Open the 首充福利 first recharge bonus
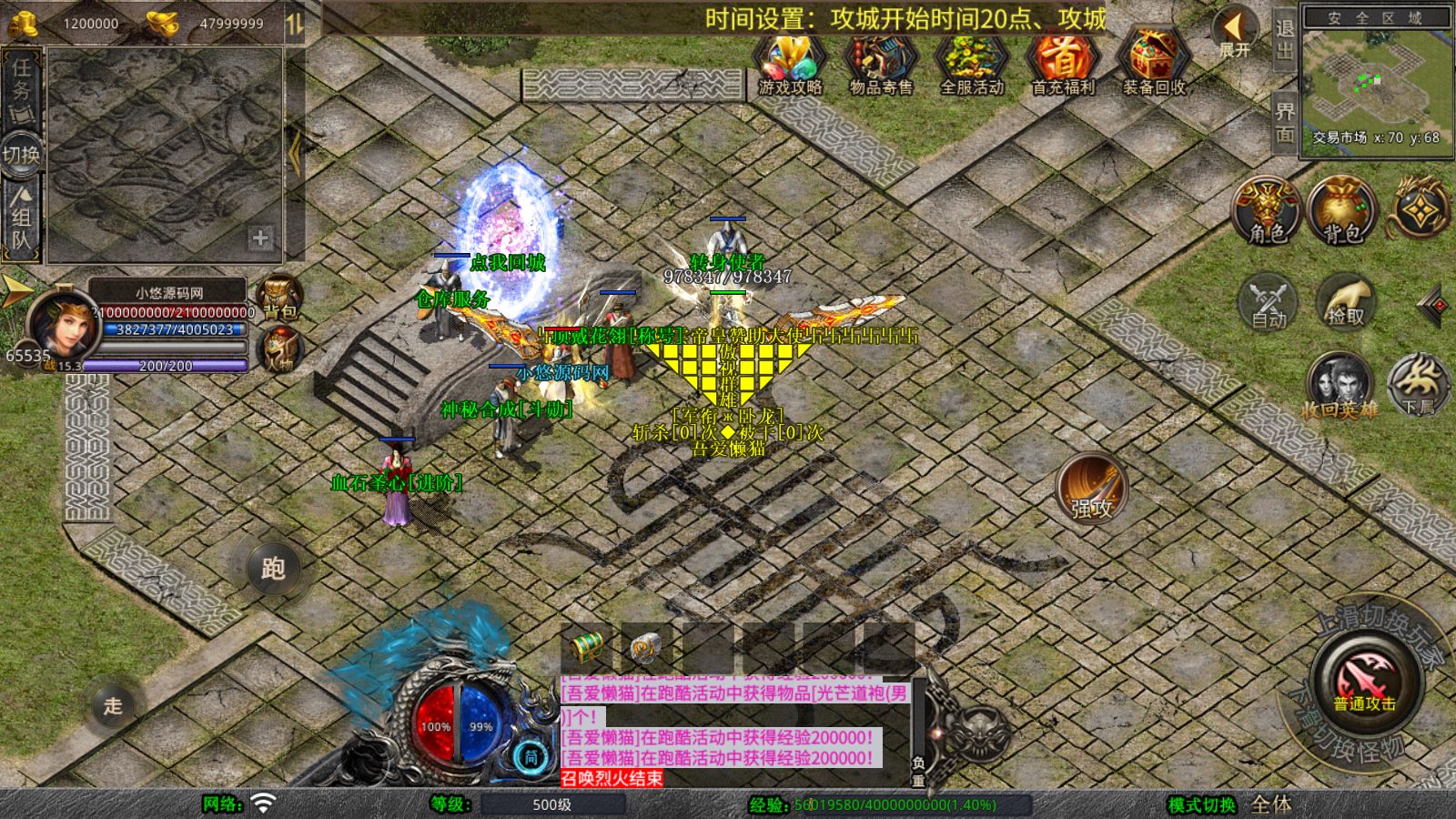This screenshot has height=819, width=1456. tap(1062, 62)
